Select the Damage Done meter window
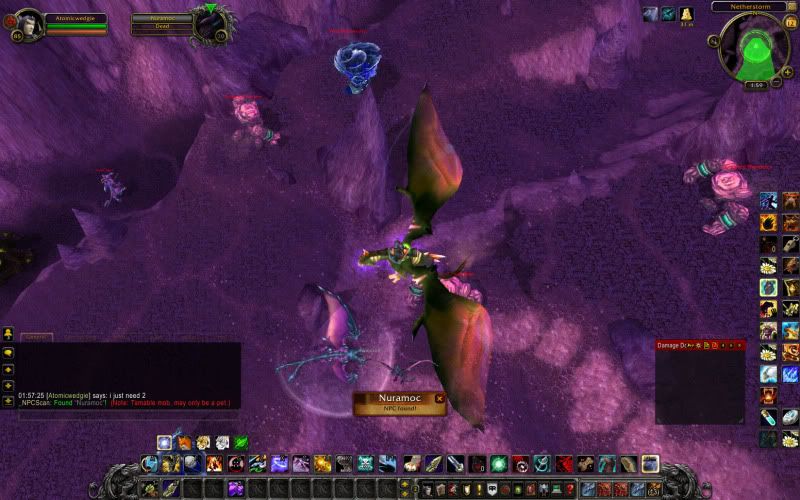 click(x=700, y=385)
